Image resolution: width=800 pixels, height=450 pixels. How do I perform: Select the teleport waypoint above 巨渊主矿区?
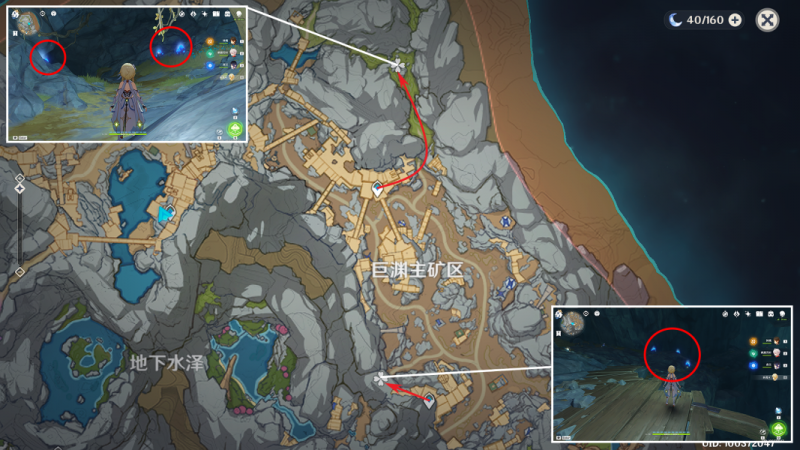(x=378, y=187)
